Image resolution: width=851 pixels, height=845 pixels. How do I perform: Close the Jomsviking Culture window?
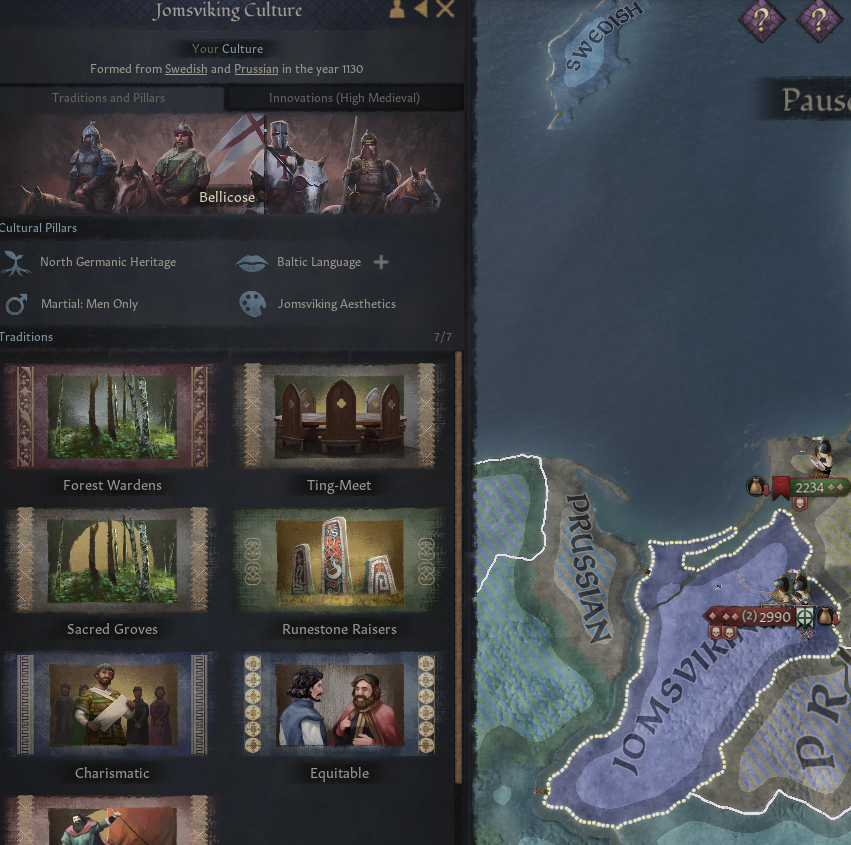[x=445, y=10]
